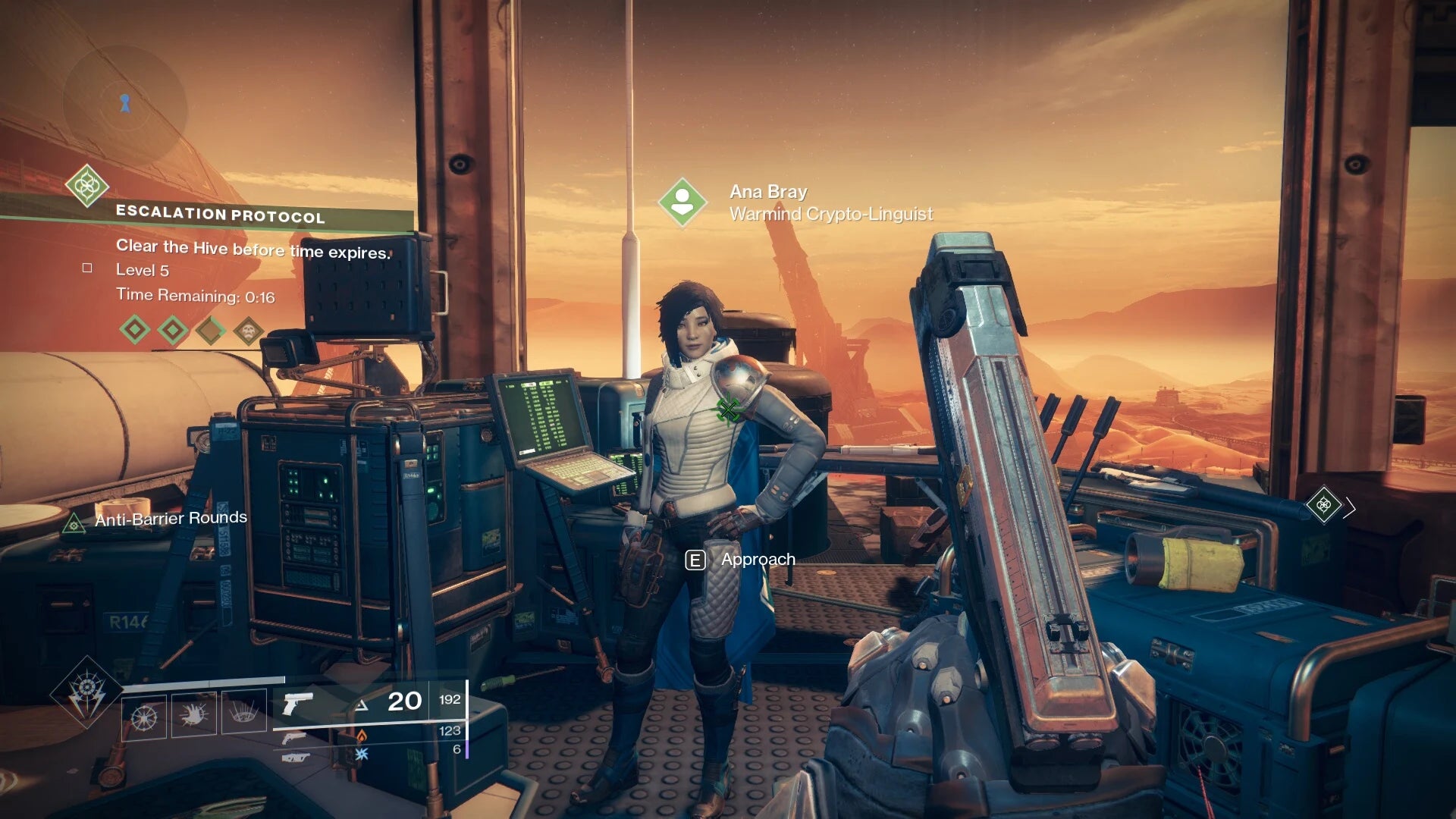1456x819 pixels.
Task: Trigger the melee hand ability slot
Action: point(194,714)
